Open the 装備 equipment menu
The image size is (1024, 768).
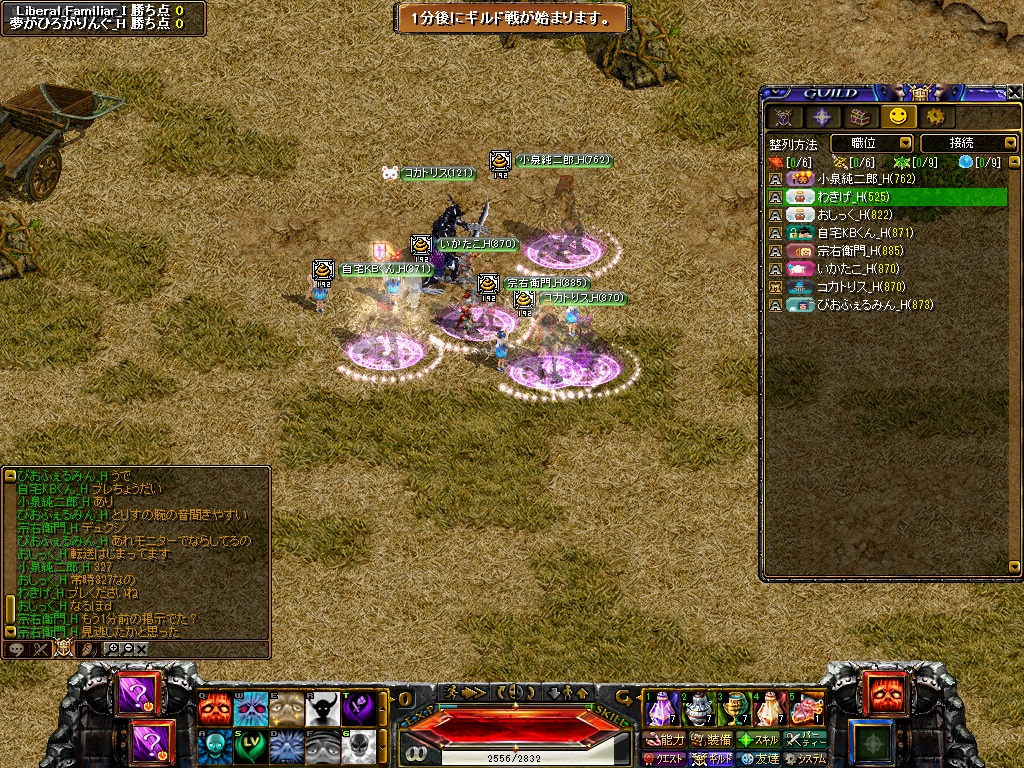click(x=711, y=740)
